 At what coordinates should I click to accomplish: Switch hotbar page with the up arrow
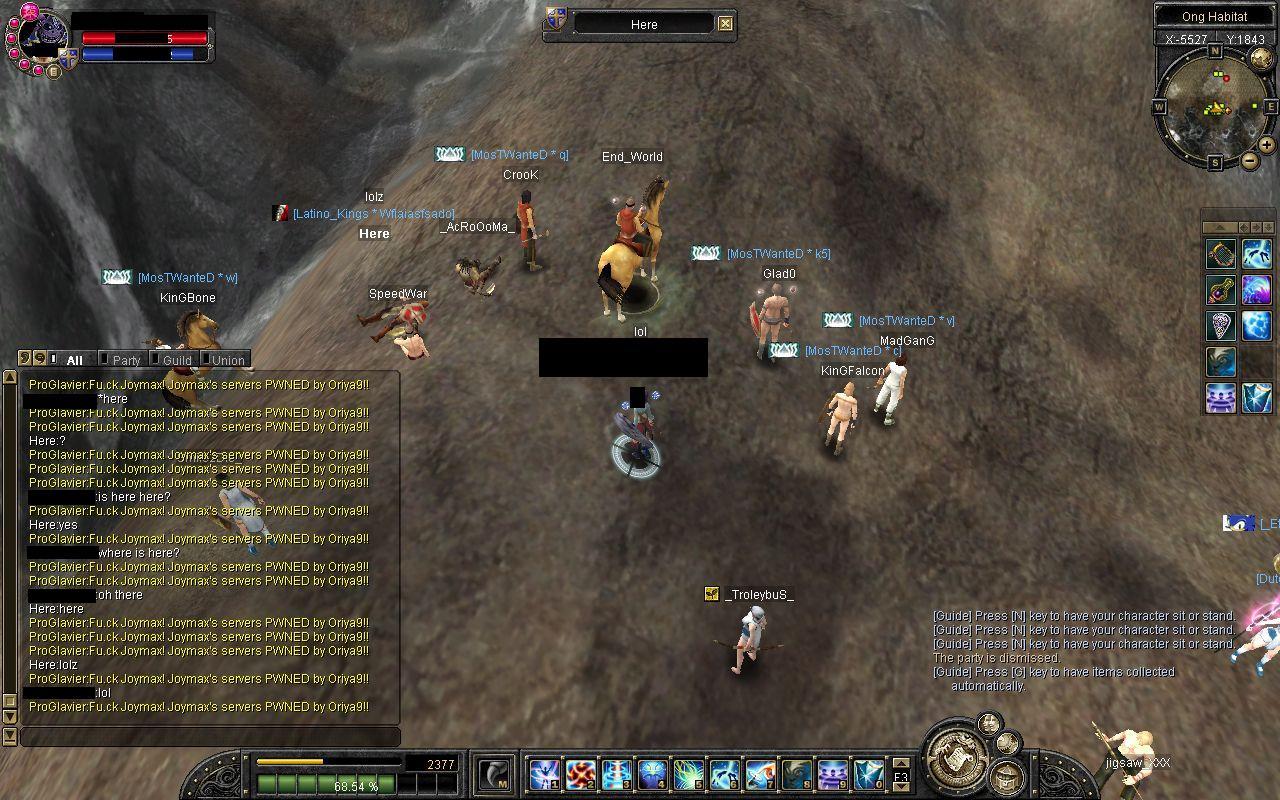pyautogui.click(x=901, y=764)
